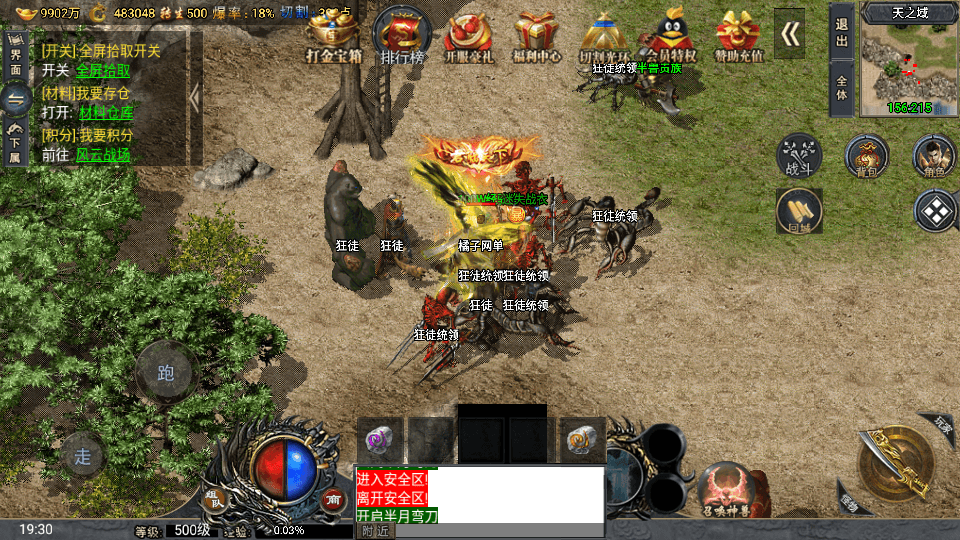Open the 材料仓库 link

(x=105, y=113)
